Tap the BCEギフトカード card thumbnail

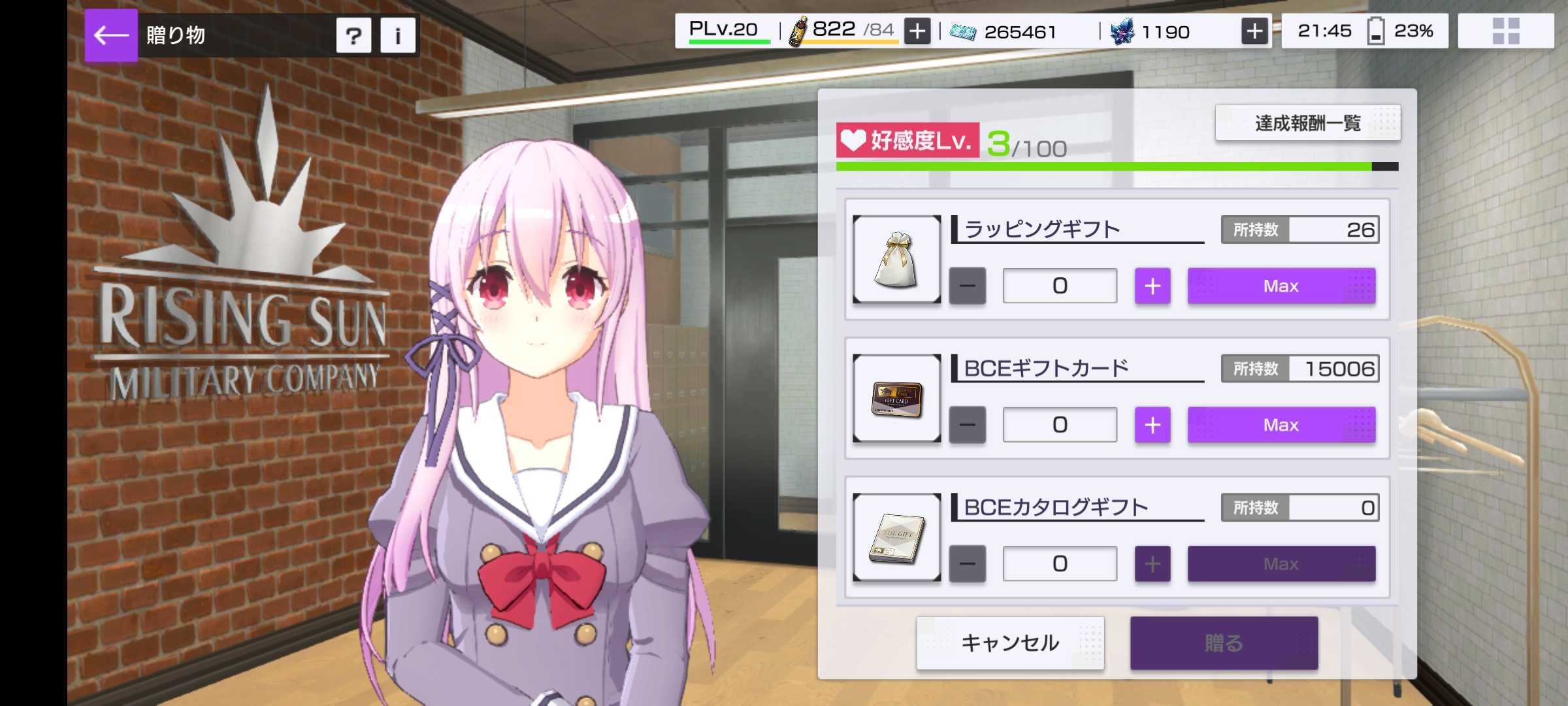point(895,397)
